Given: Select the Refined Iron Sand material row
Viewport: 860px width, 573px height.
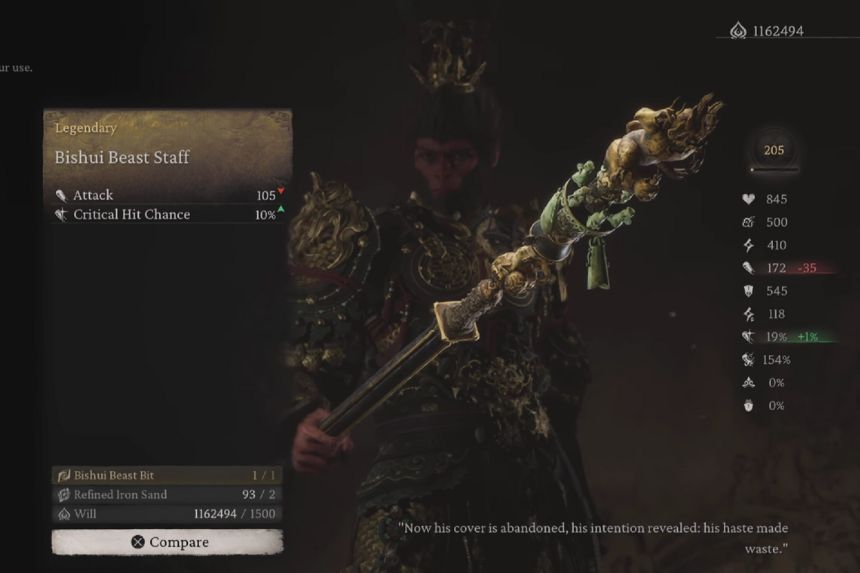Looking at the screenshot, I should (167, 495).
